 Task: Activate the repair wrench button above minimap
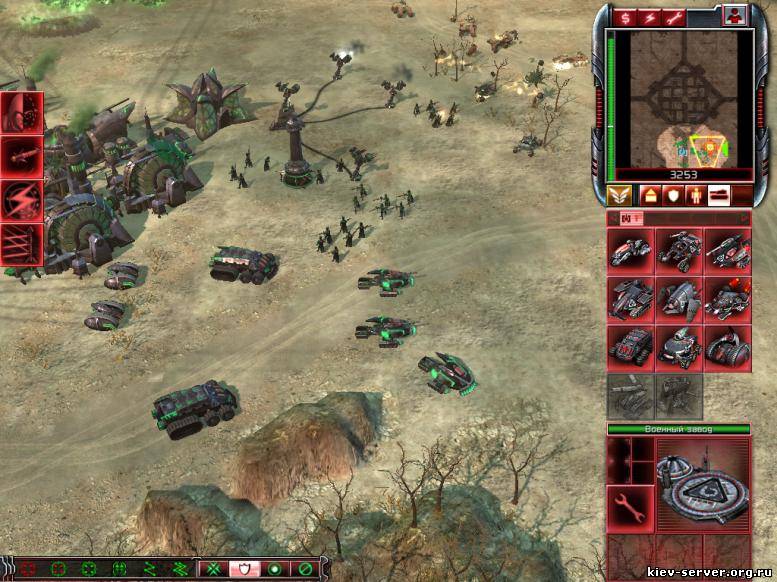[678, 18]
